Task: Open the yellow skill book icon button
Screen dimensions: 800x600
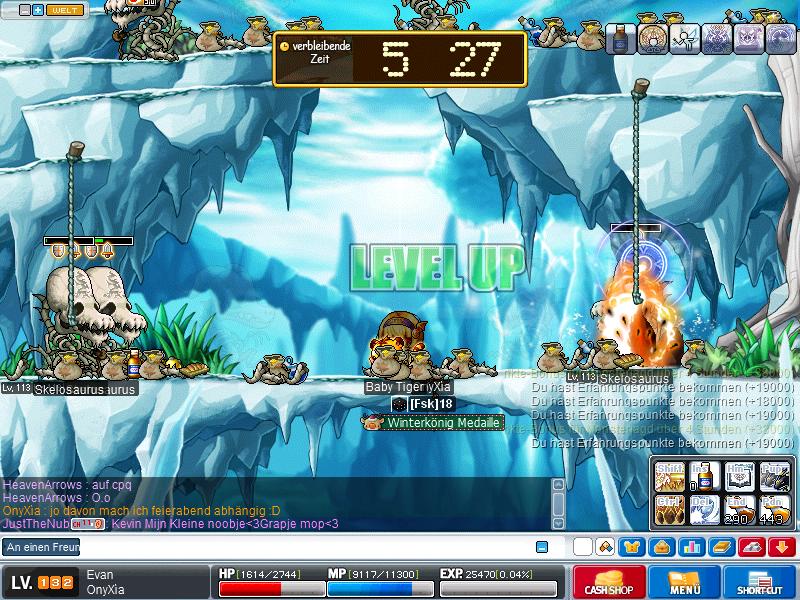Action: coord(721,547)
